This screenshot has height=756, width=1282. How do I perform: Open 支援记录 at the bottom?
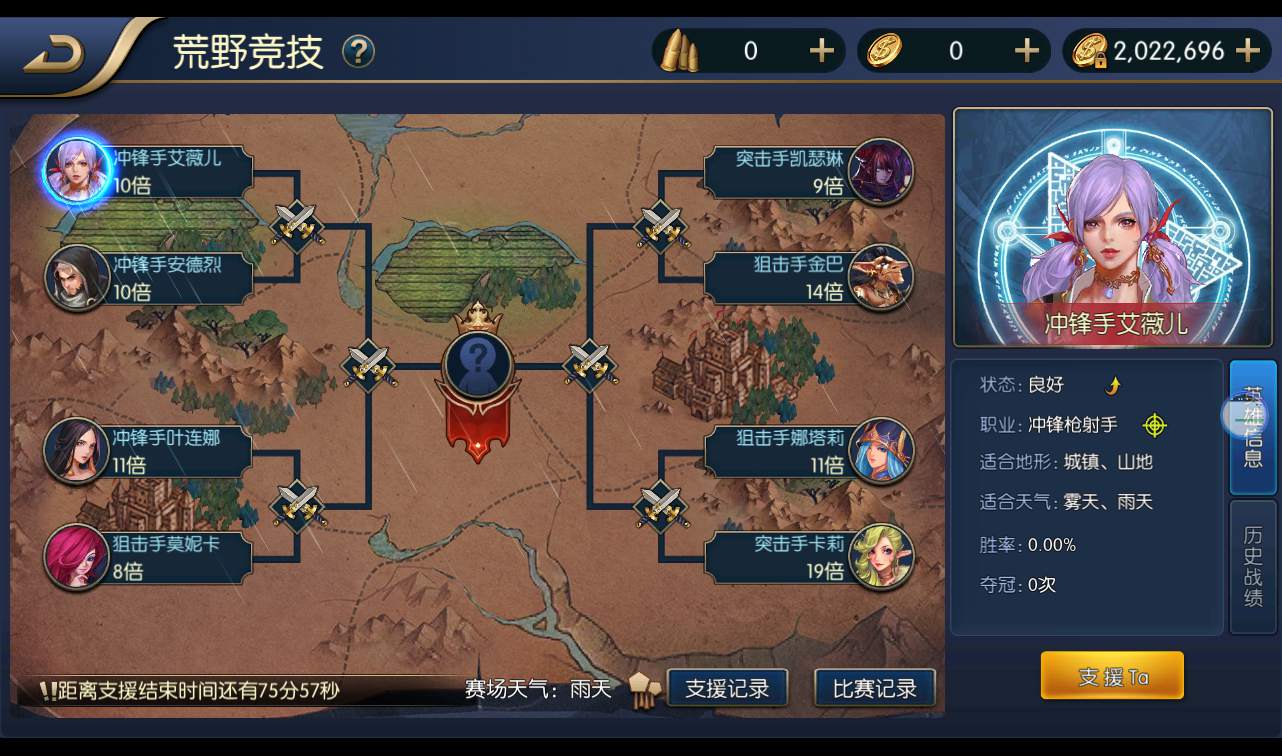click(727, 688)
